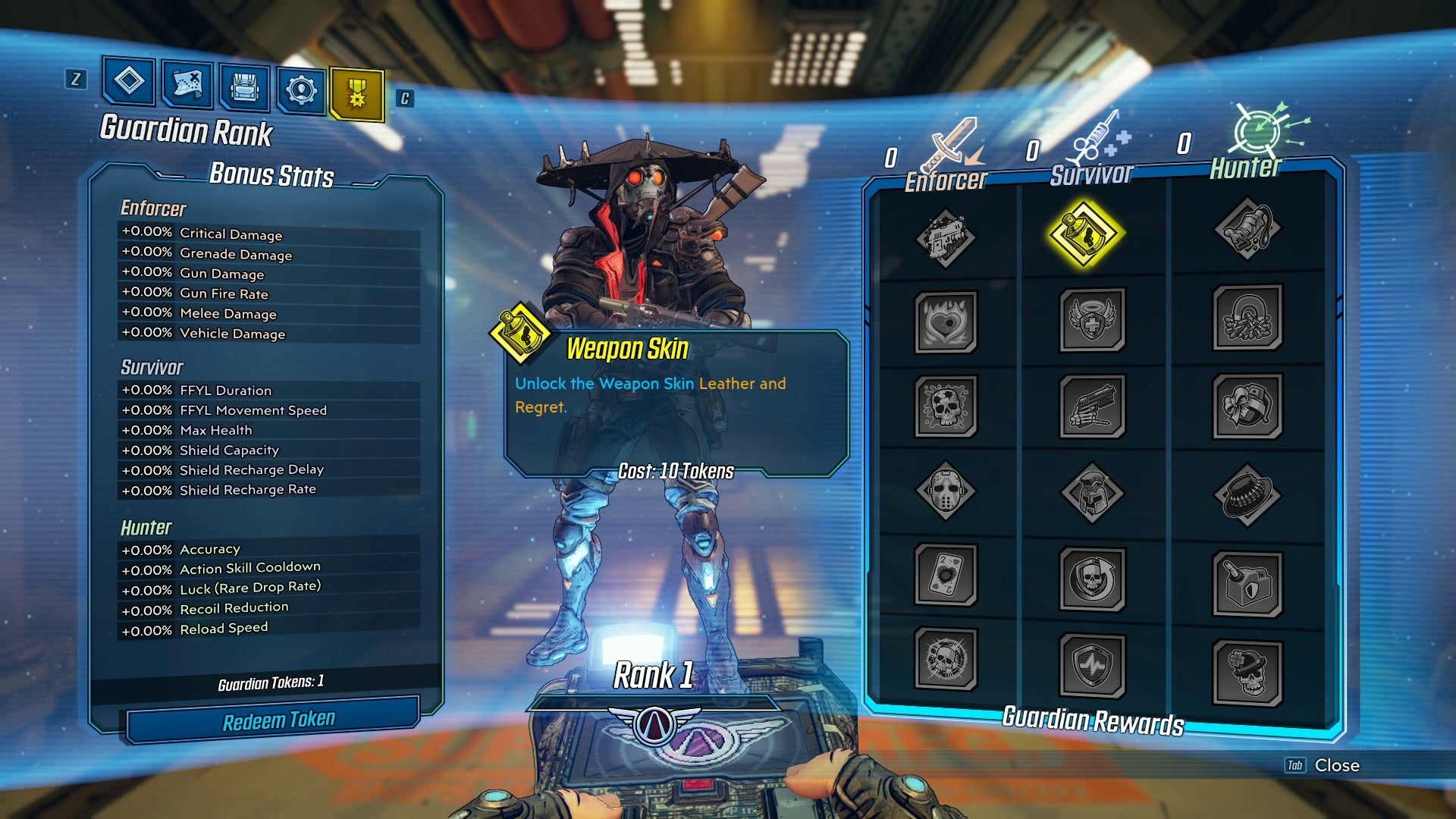This screenshot has height=819, width=1456.
Task: Switch to the backpack inventory tab
Action: click(x=244, y=86)
